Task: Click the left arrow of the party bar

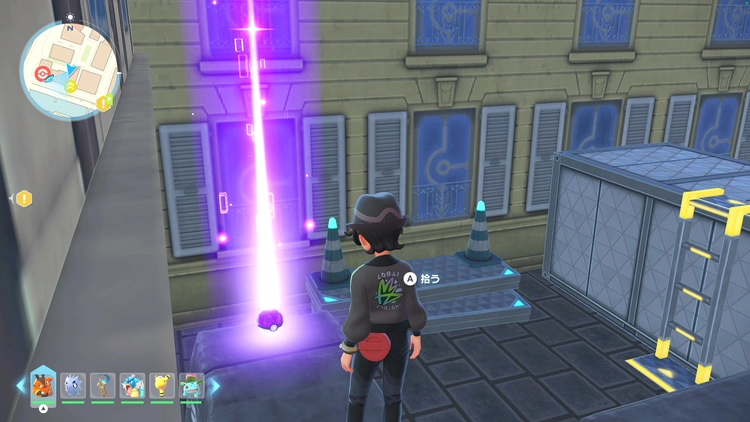Action: click(x=20, y=385)
